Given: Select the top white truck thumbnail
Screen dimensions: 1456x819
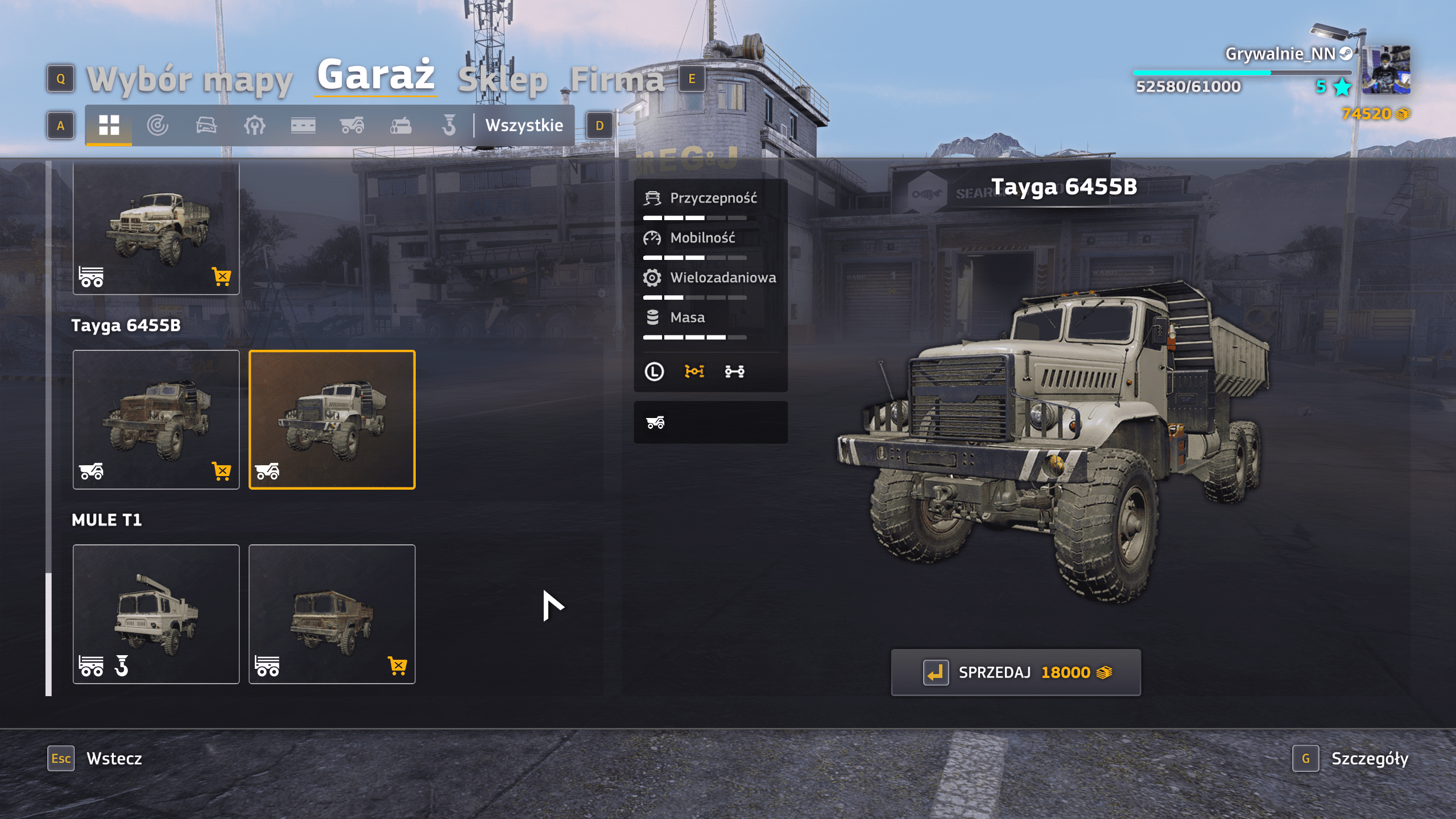Looking at the screenshot, I should pos(156,229).
